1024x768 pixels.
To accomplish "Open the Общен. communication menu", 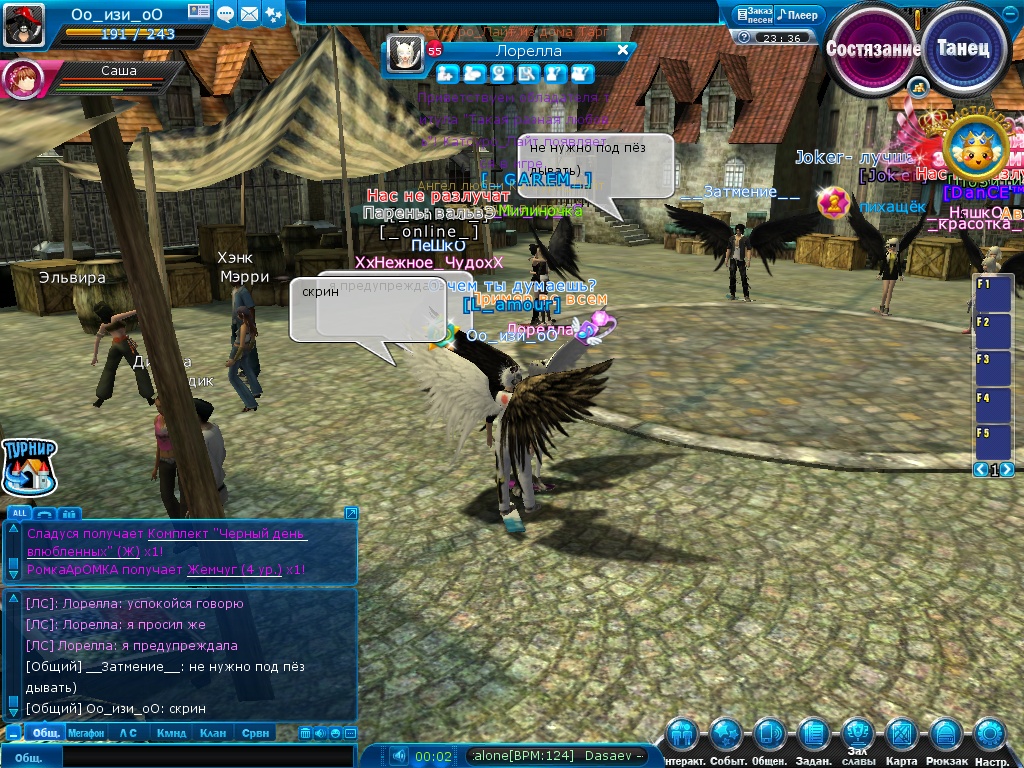I will [769, 738].
